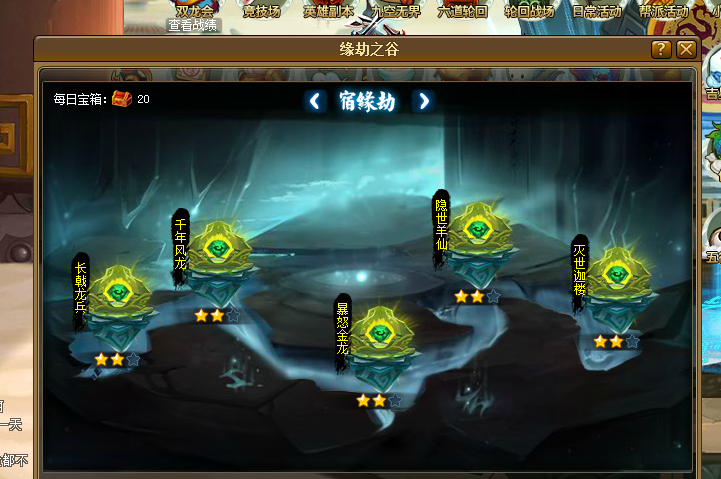
Task: Close the 缘劫之谷 window
Action: click(686, 49)
